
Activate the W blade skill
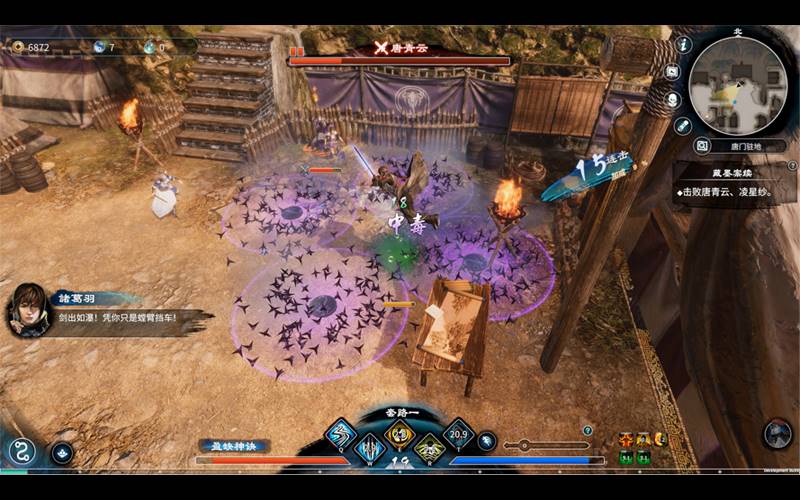[371, 448]
